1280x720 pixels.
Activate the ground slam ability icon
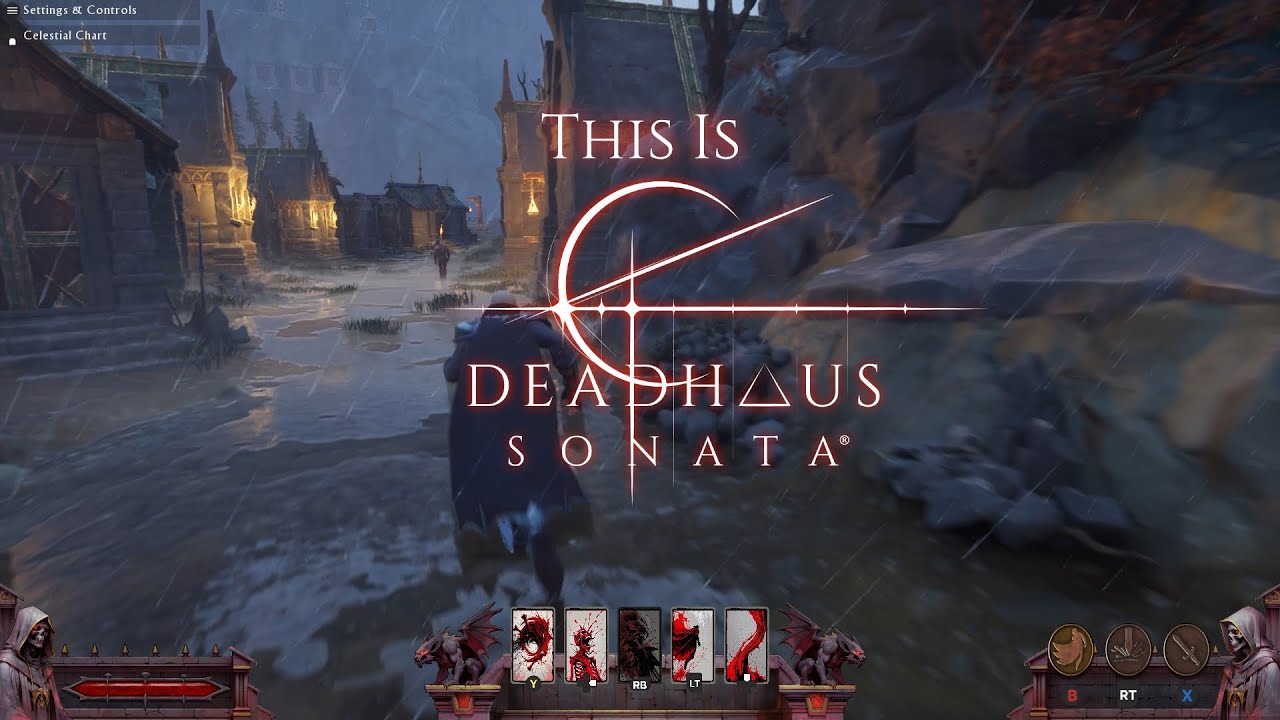pyautogui.click(x=1128, y=650)
